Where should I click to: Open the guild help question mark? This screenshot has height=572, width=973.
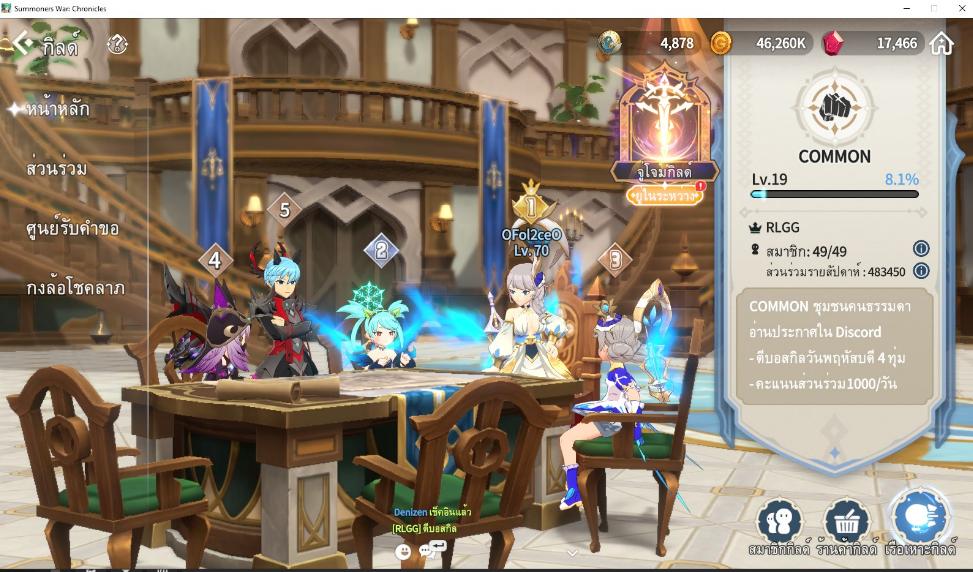pos(118,44)
